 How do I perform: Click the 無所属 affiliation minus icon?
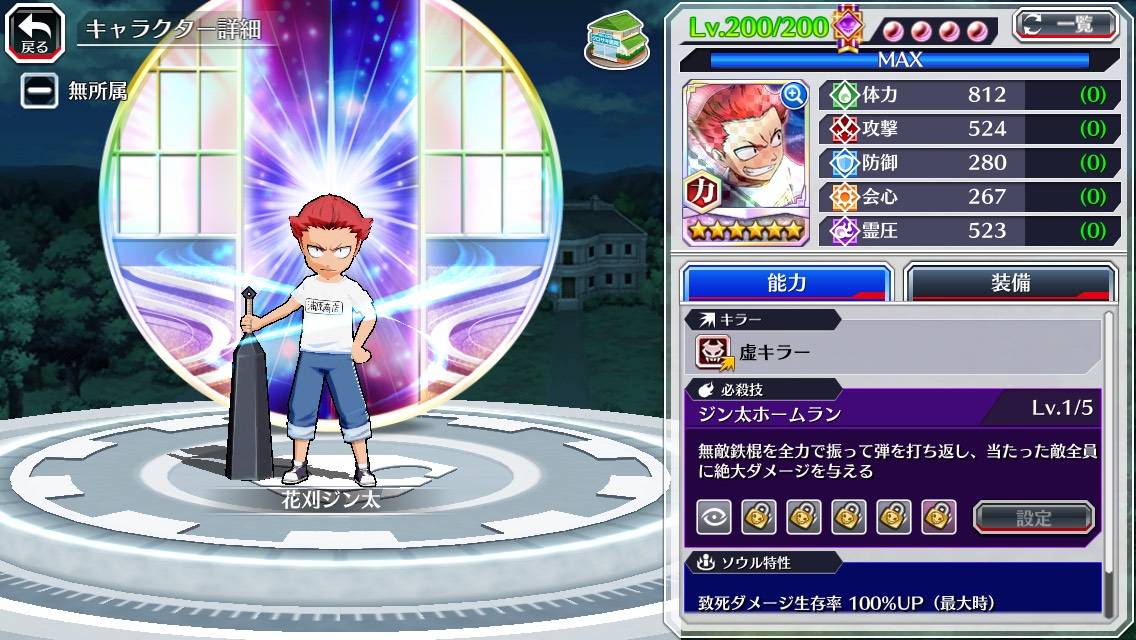(41, 91)
